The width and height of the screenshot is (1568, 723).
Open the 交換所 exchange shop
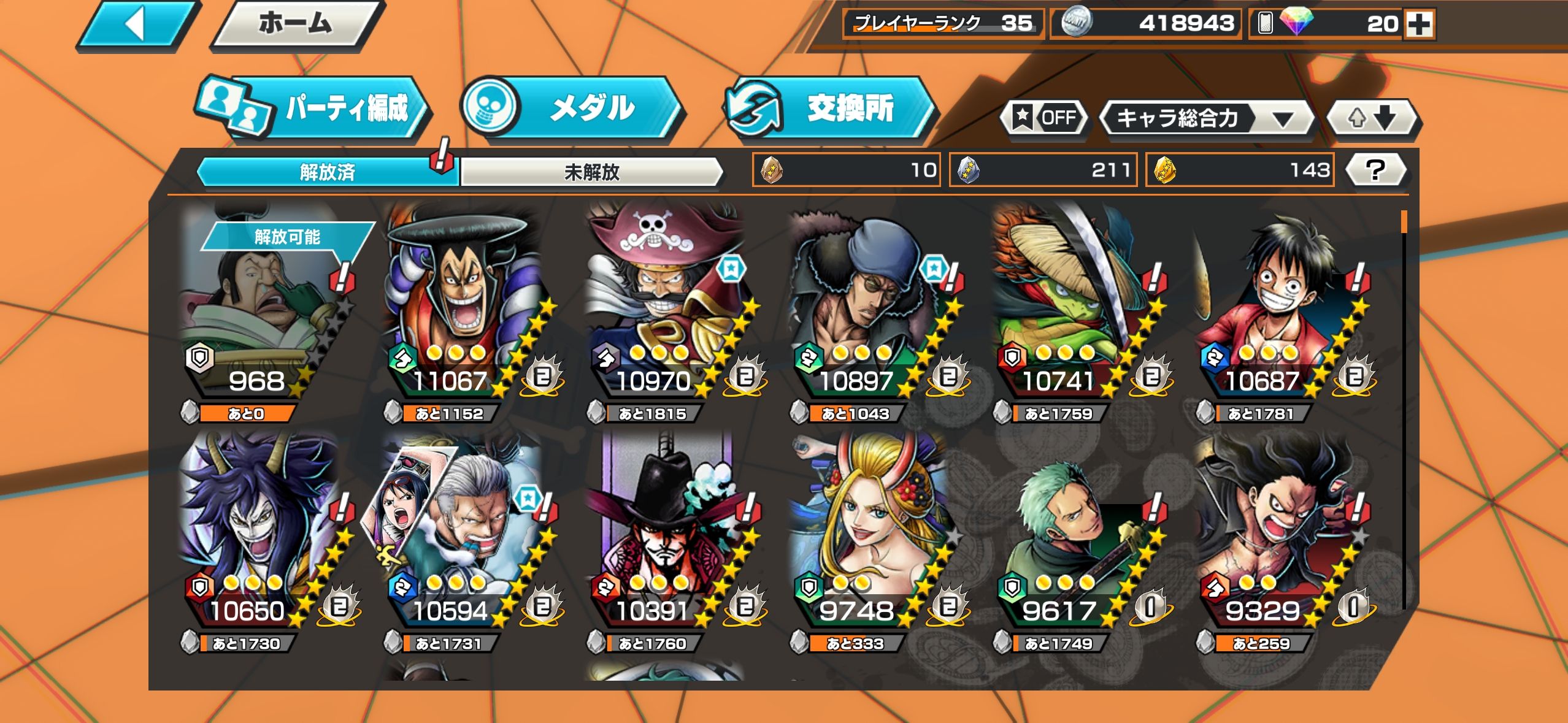coord(829,109)
